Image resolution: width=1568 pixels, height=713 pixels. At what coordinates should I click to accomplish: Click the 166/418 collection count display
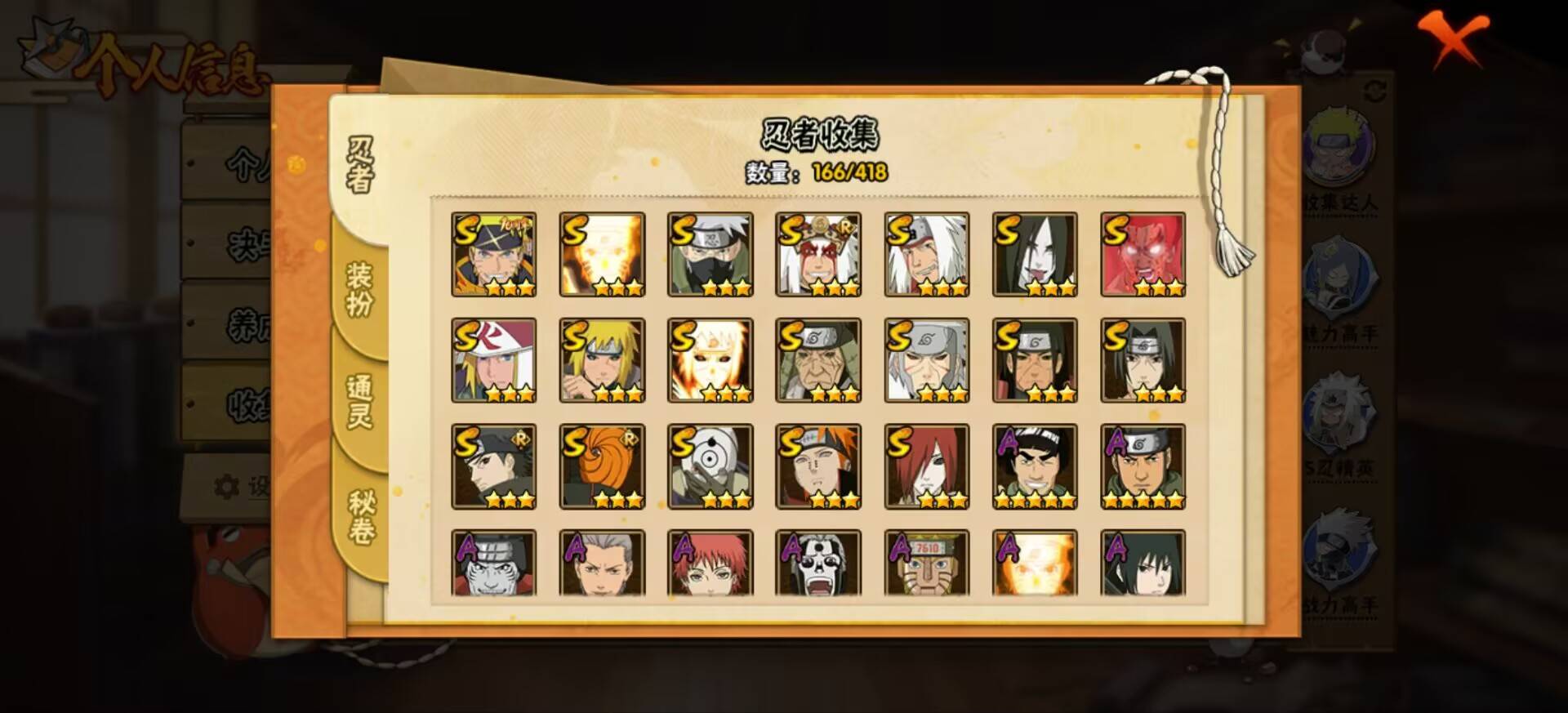point(849,172)
